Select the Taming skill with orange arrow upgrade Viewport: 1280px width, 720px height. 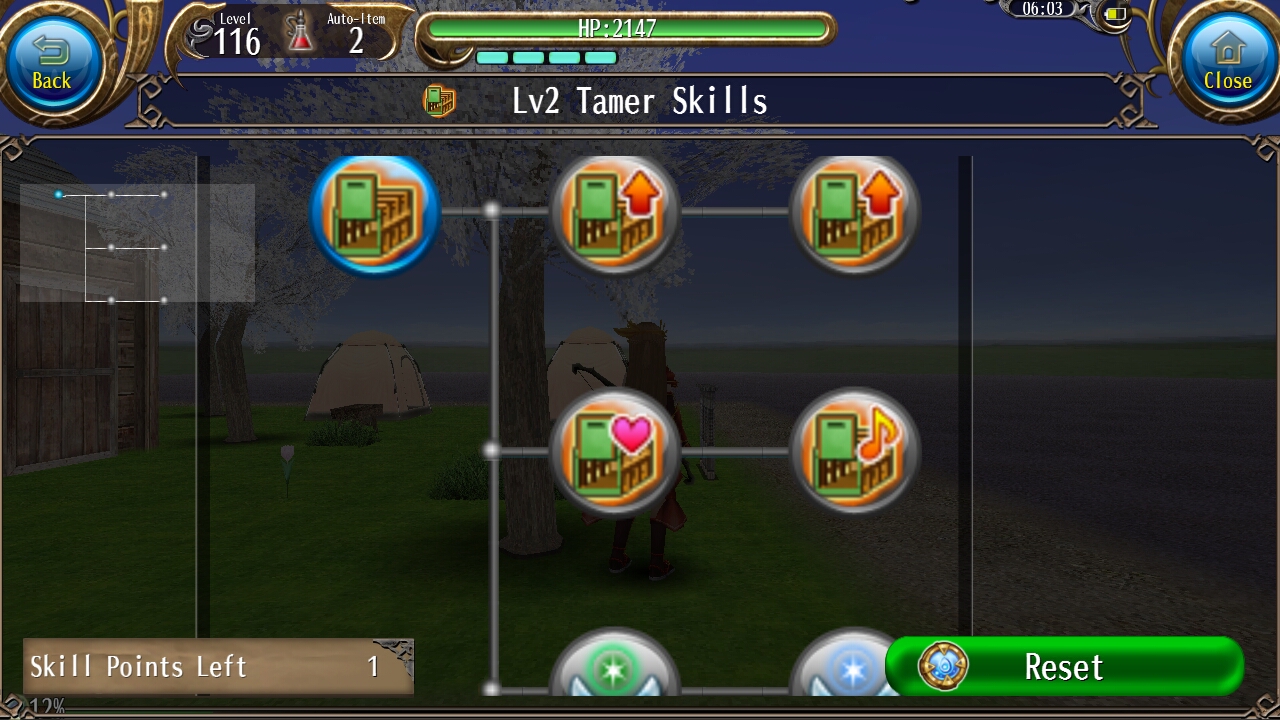[x=614, y=211]
